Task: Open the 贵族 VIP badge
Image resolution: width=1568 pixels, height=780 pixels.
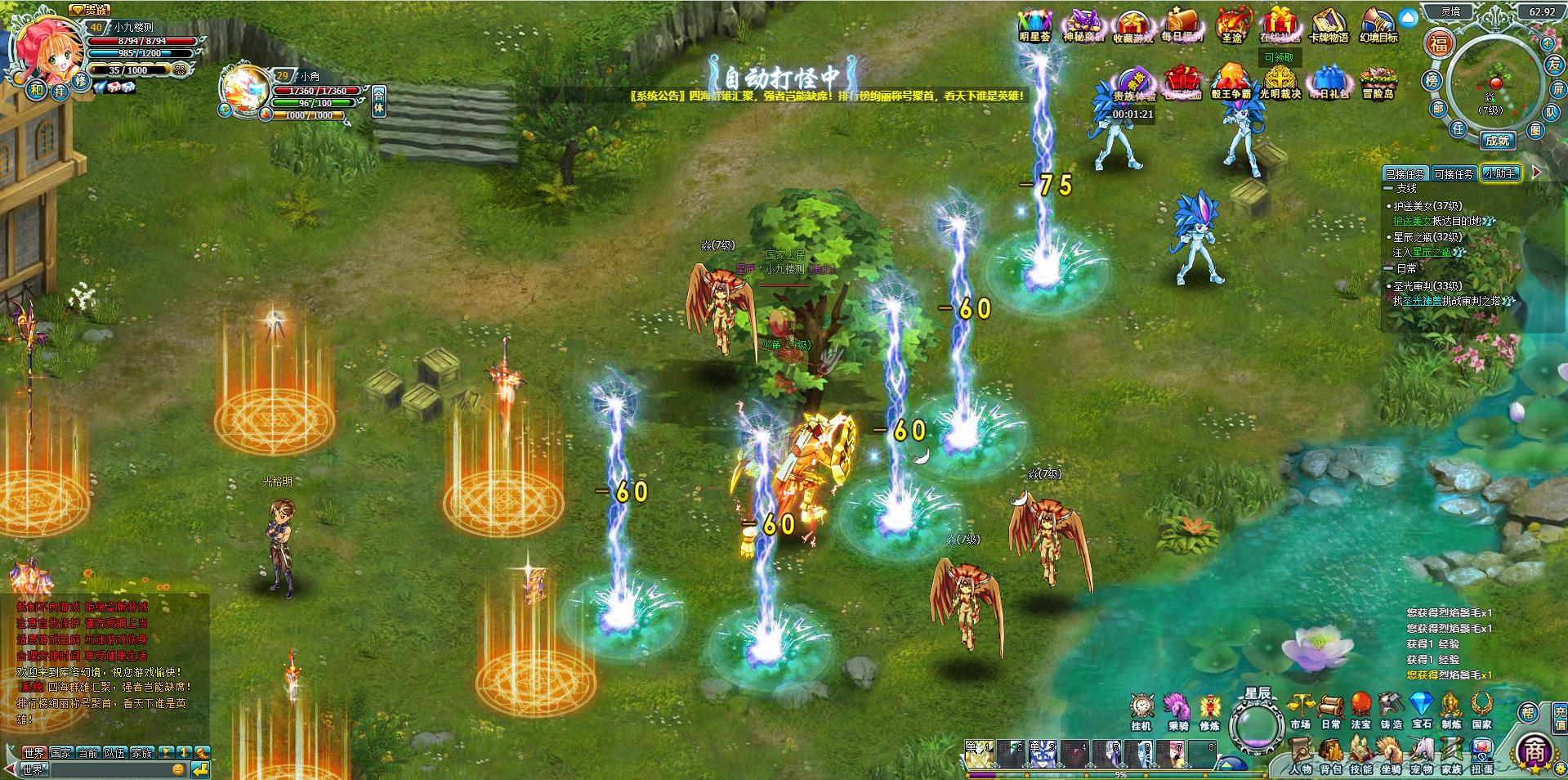Action: coord(89,10)
